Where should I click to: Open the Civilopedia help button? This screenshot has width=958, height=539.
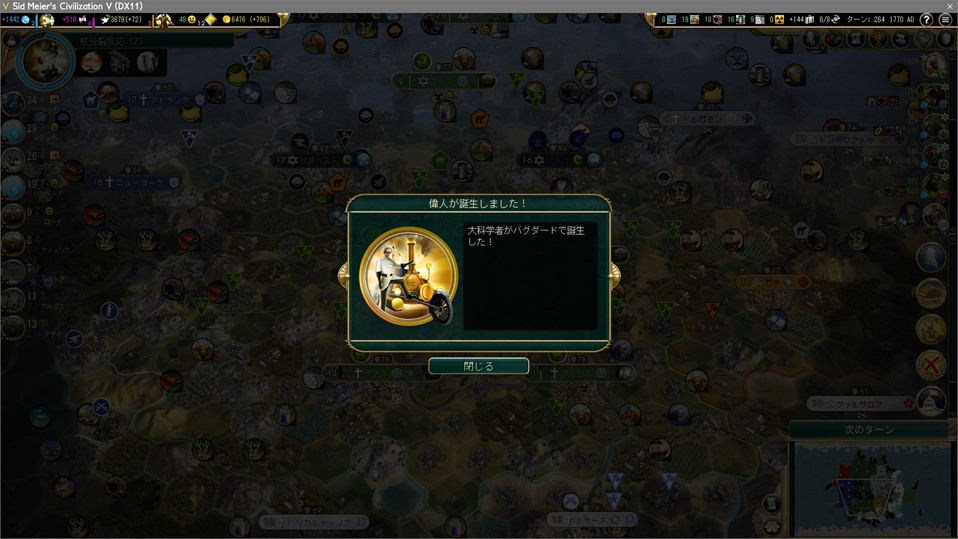927,20
